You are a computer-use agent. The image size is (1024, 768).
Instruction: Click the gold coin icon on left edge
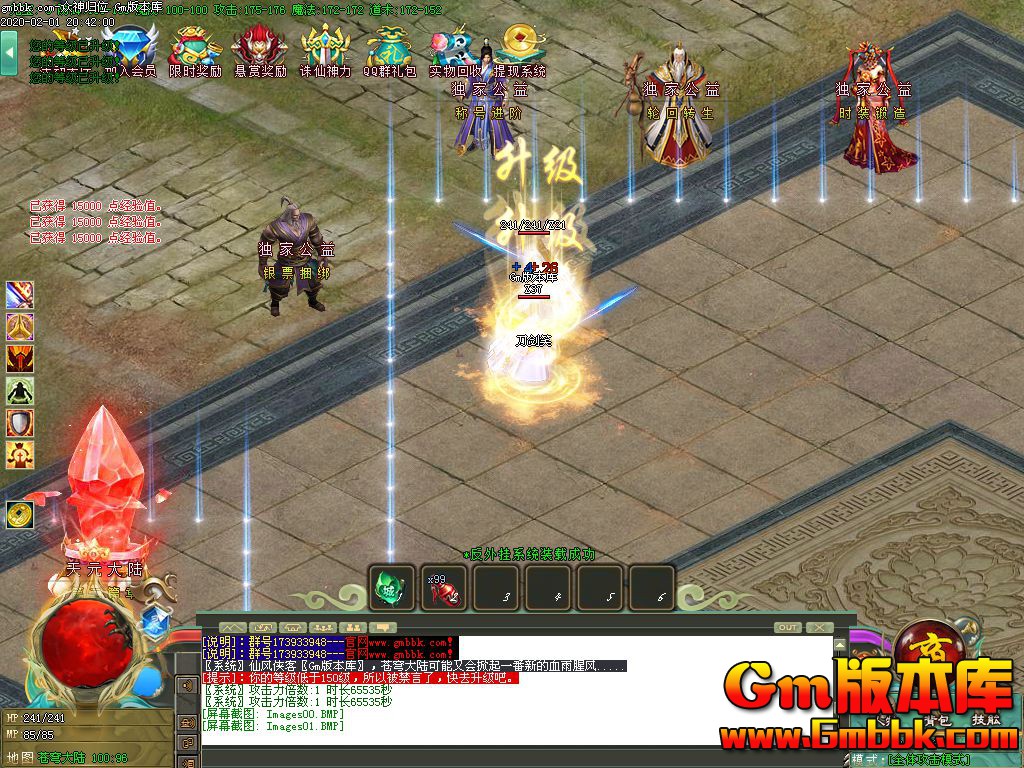coord(19,514)
